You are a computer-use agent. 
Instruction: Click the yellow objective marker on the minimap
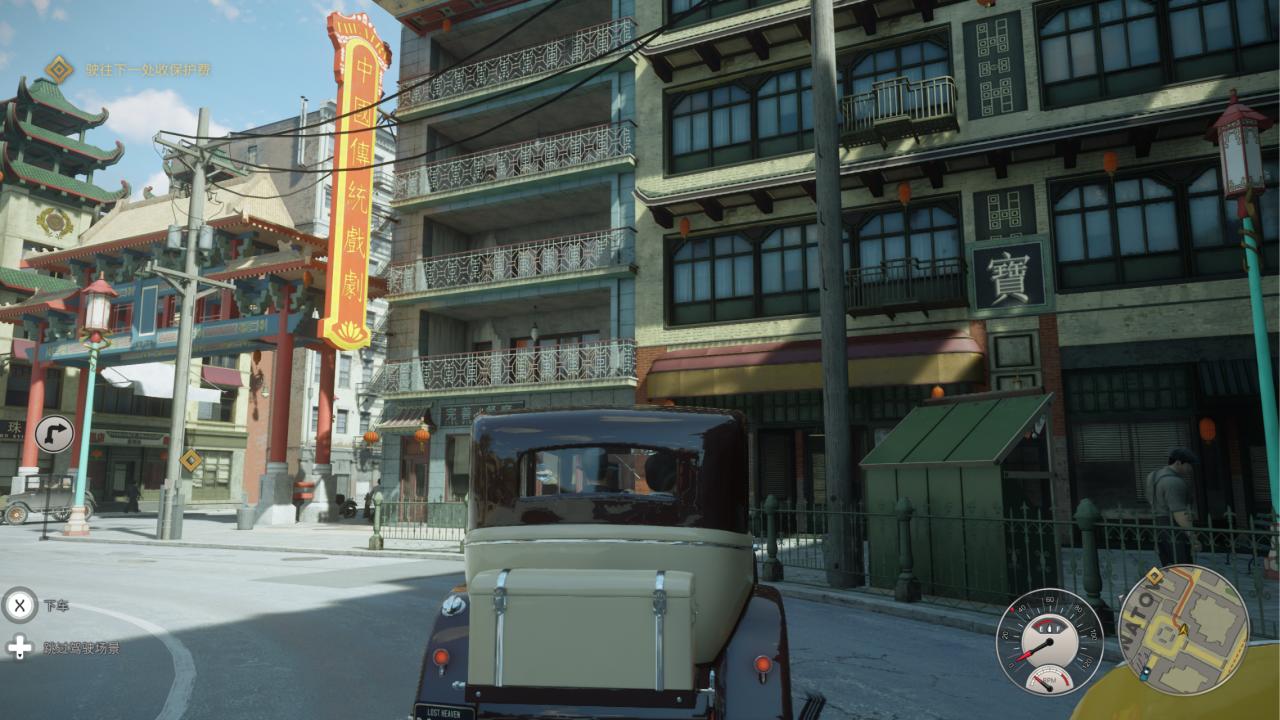[x=1154, y=576]
